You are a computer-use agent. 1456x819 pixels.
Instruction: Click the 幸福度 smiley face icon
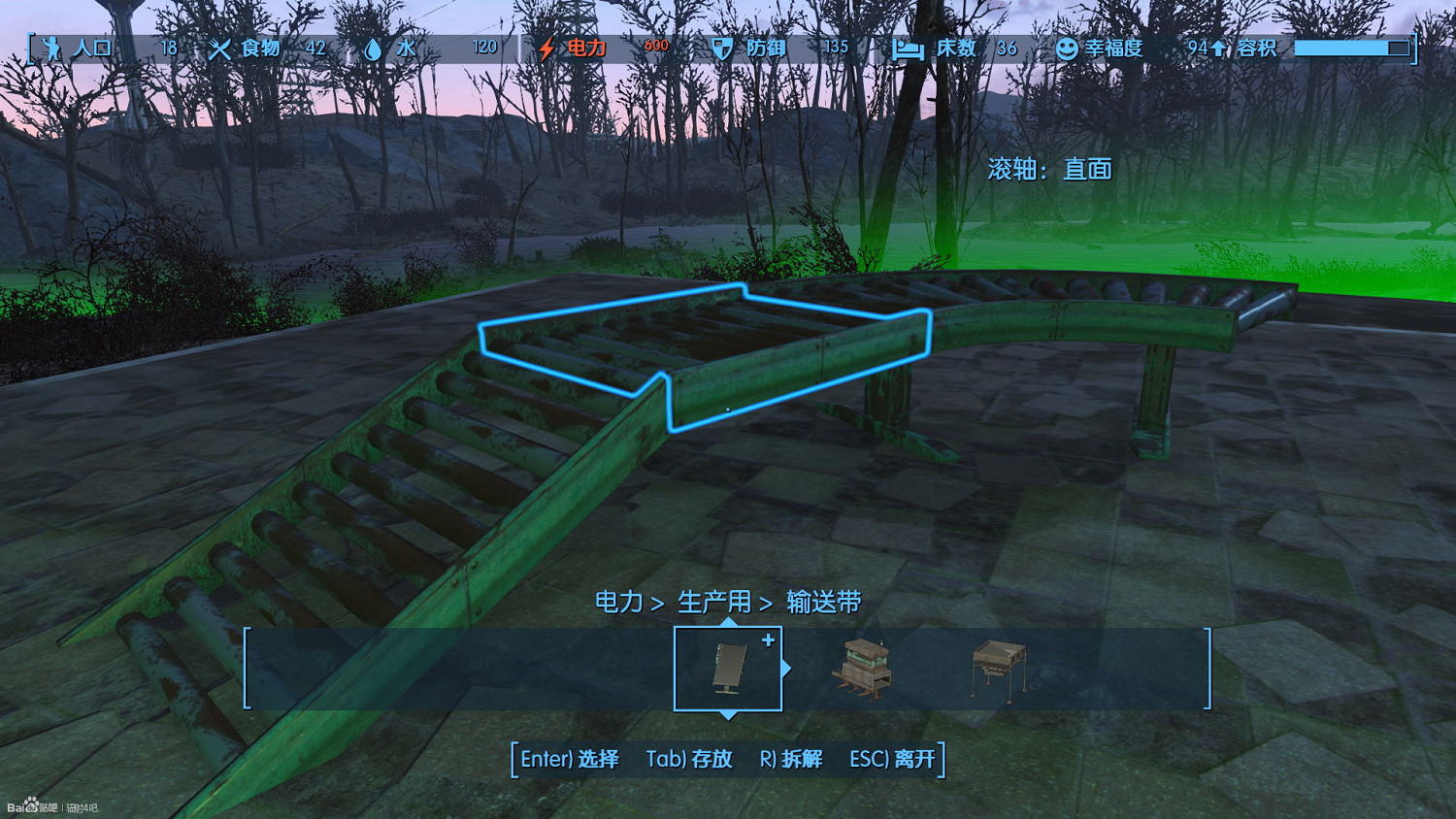[x=1068, y=47]
